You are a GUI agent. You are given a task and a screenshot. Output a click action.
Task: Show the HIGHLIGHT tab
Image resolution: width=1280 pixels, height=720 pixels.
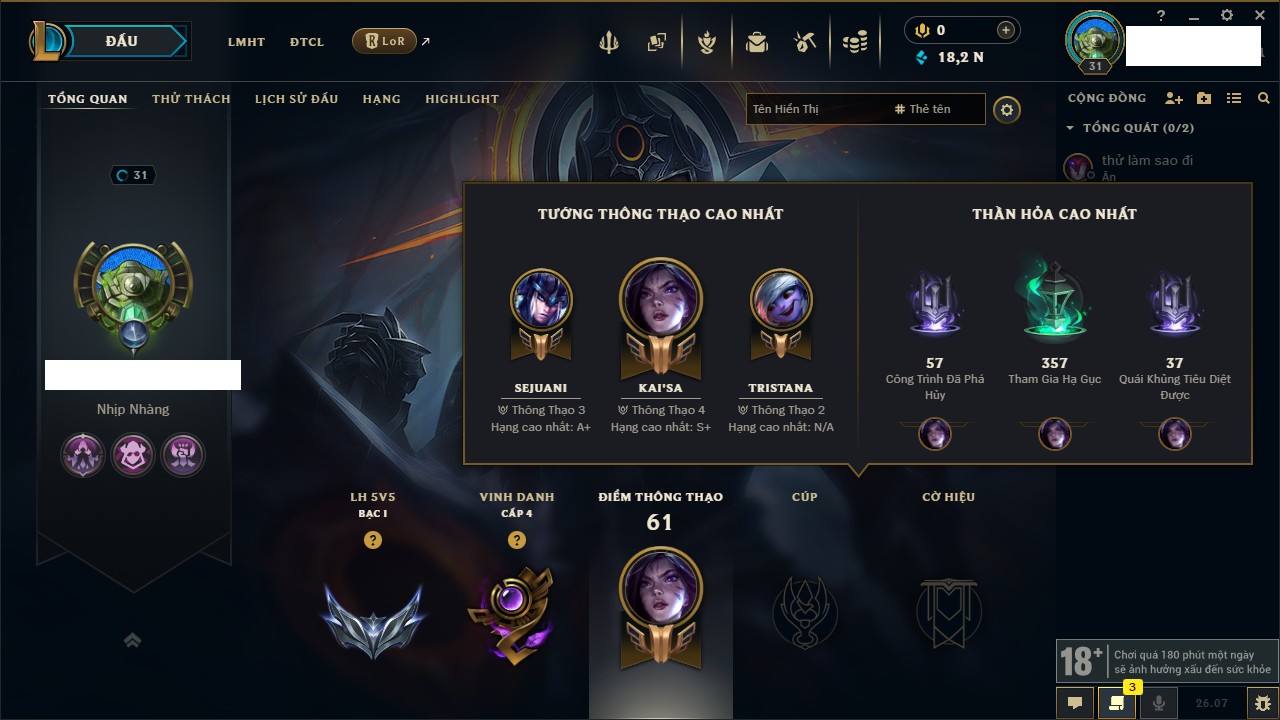click(461, 99)
